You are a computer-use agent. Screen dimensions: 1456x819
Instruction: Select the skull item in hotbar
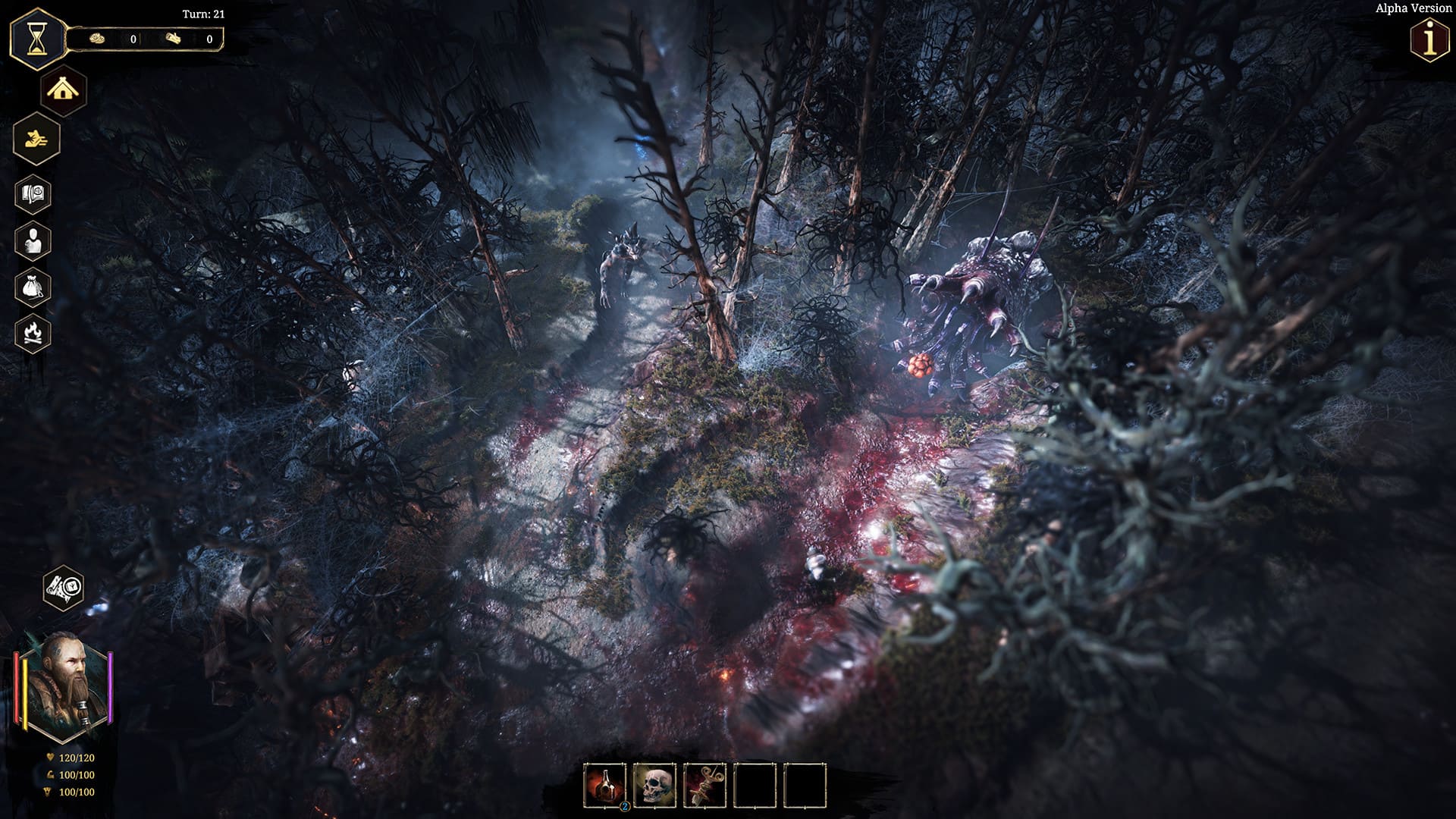654,786
